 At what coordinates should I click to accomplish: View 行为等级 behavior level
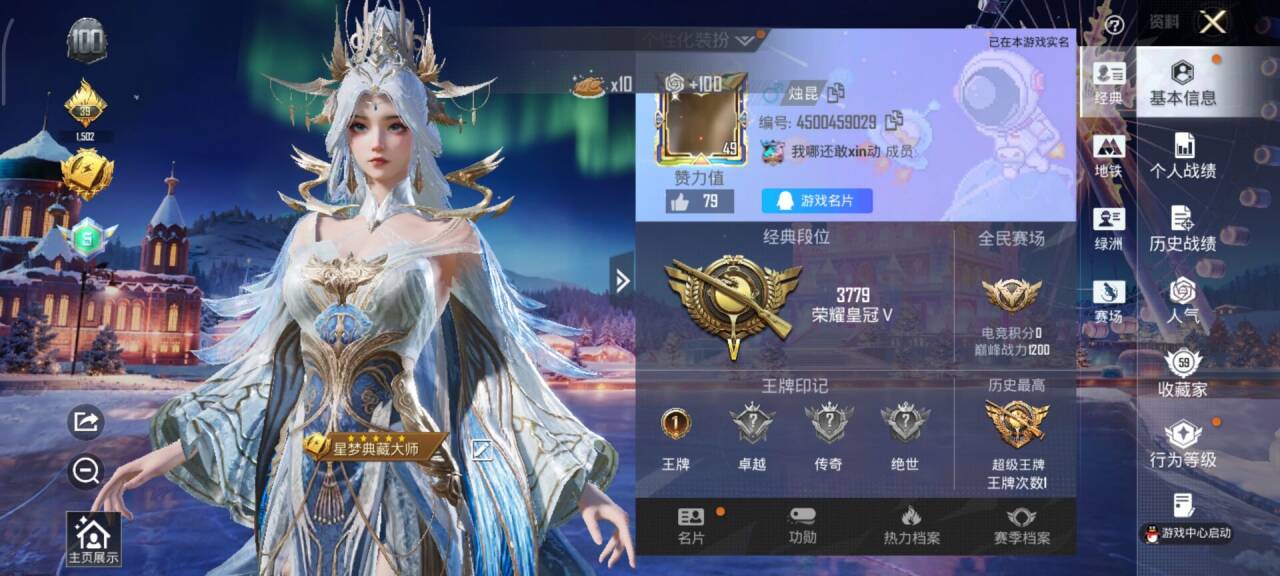(x=1183, y=445)
